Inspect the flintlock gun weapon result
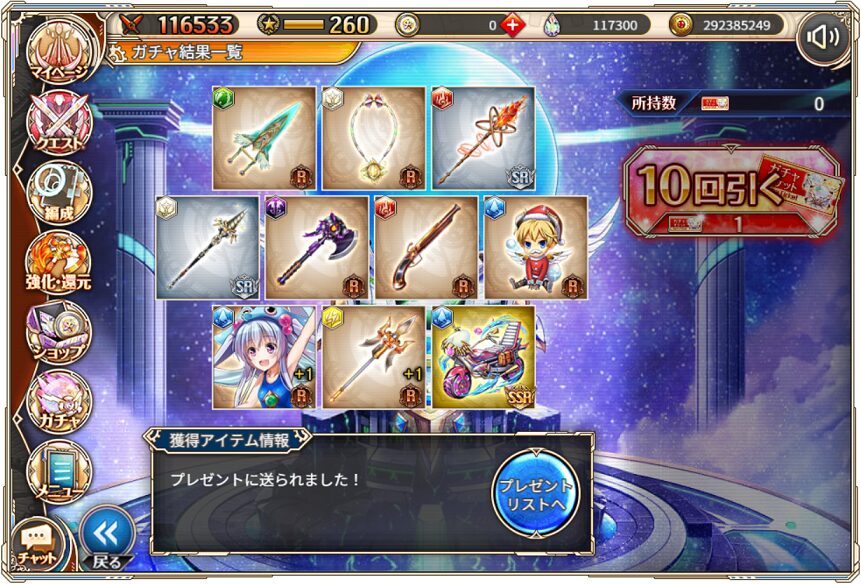The image size is (861, 584). click(427, 247)
